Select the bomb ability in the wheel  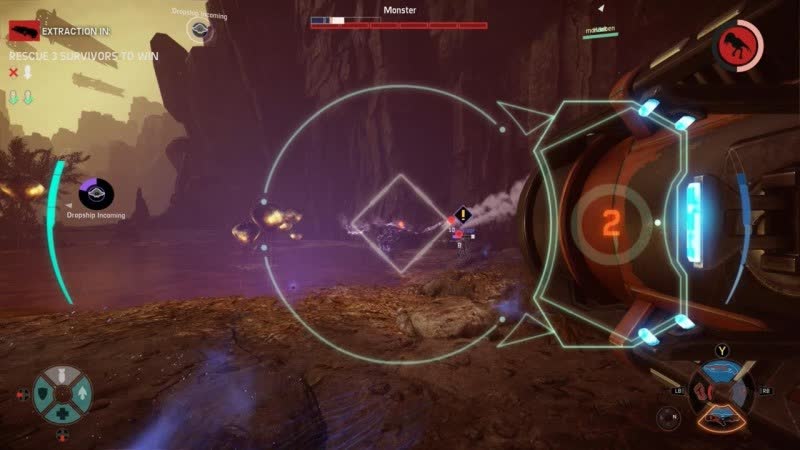point(63,378)
